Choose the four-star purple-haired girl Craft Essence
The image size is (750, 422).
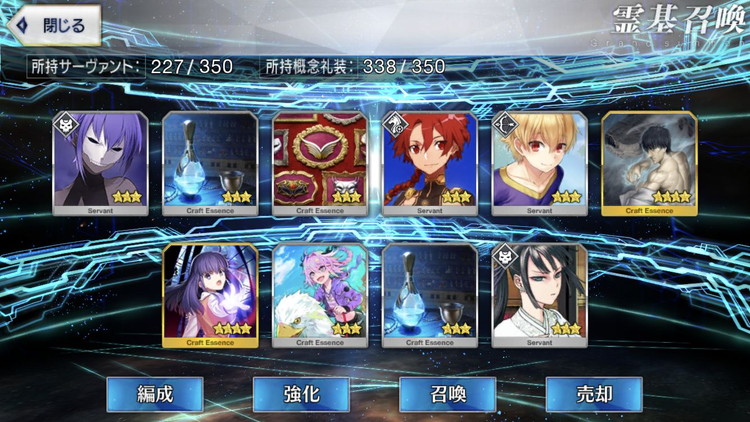(x=210, y=295)
